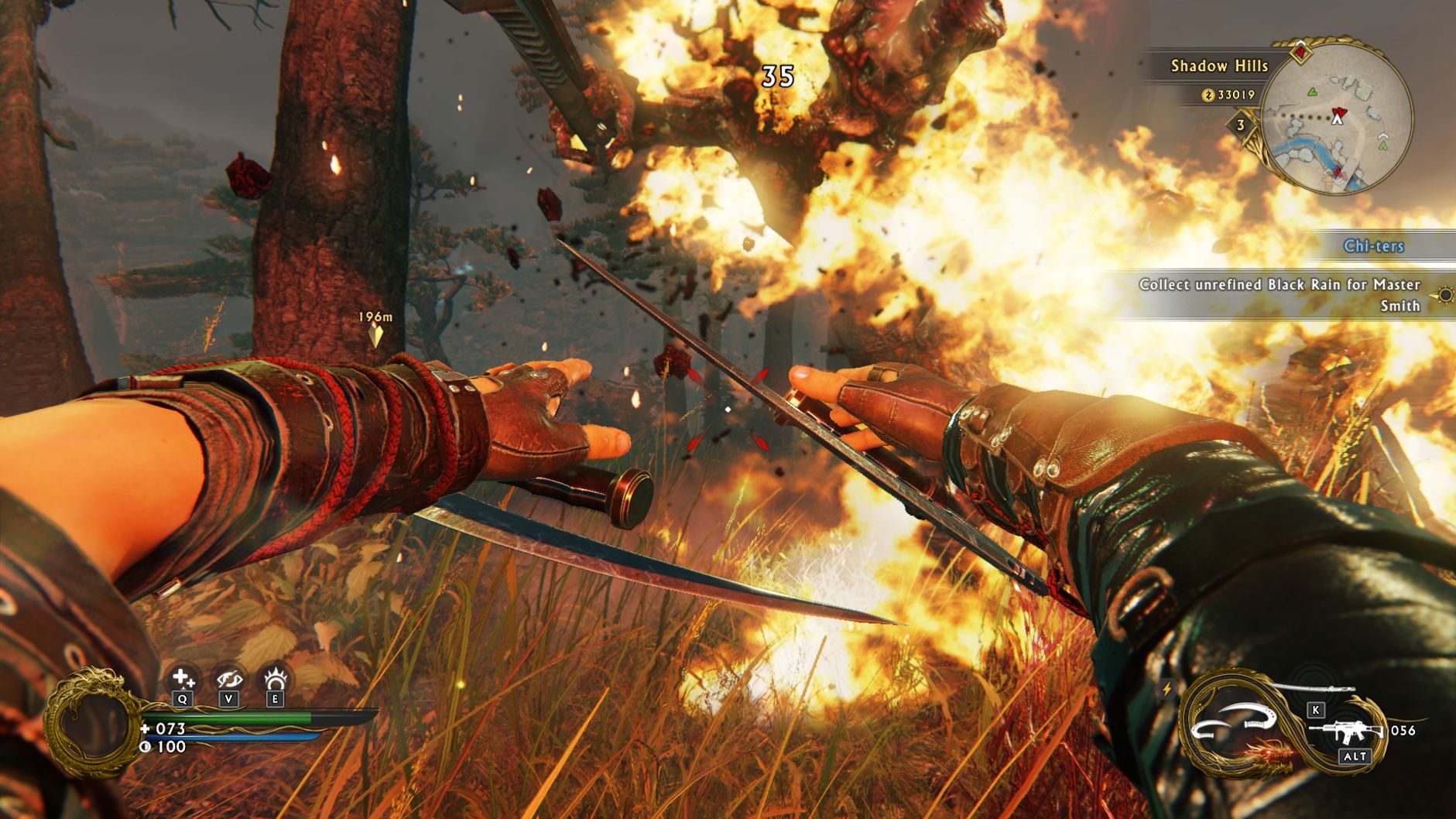This screenshot has width=1456, height=819.
Task: Click the level 3 diamond badge
Action: click(x=1241, y=125)
